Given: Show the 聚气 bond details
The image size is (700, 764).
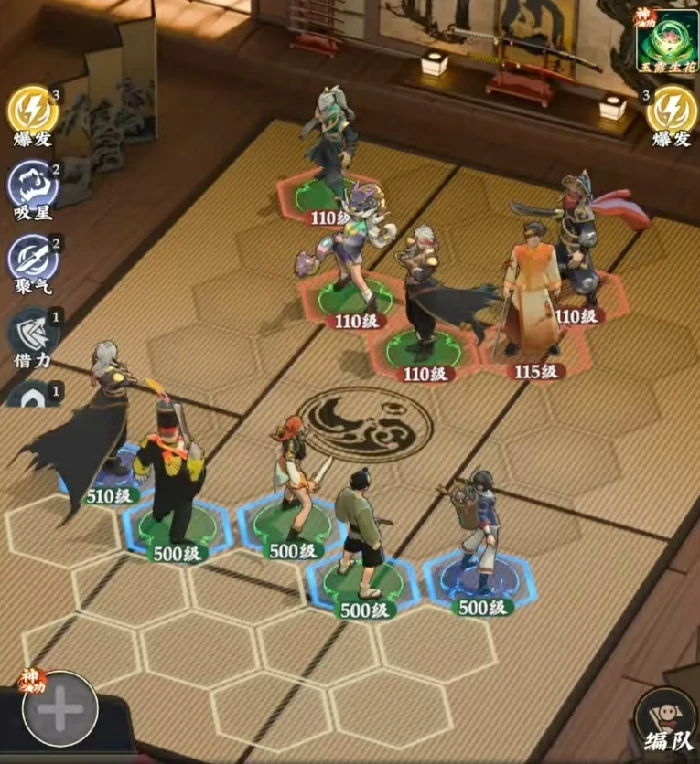Looking at the screenshot, I should click(33, 258).
